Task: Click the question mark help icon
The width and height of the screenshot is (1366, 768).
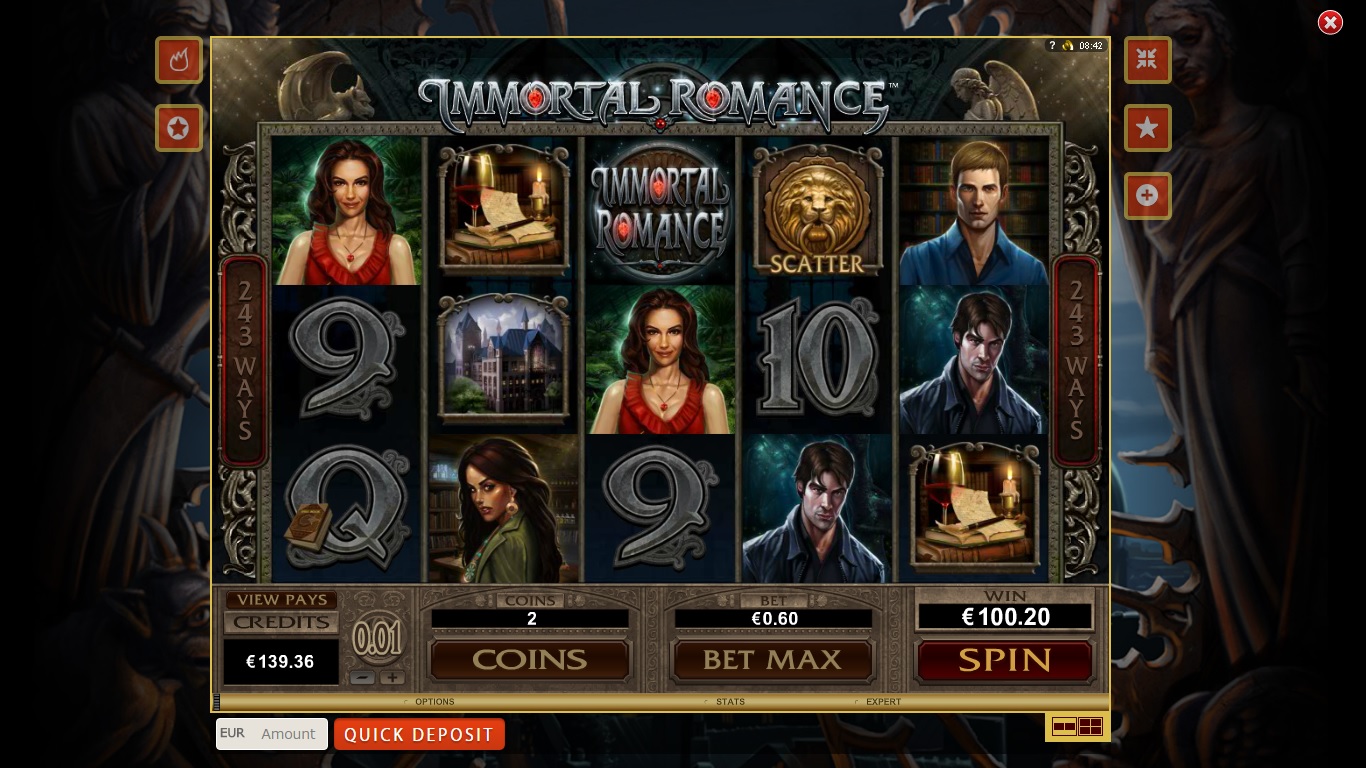Action: tap(1052, 46)
